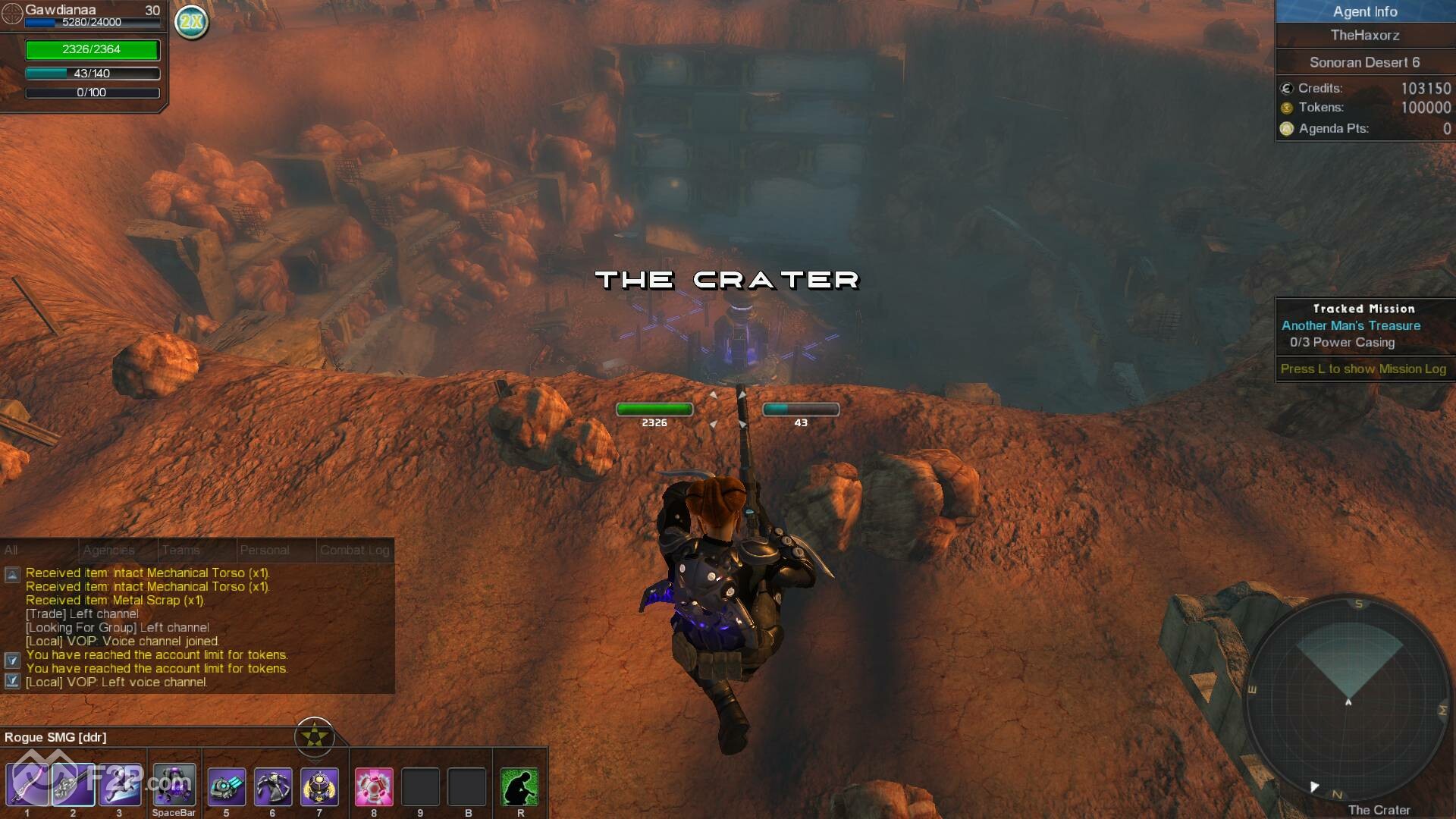Show the Personal chat tab

264,550
